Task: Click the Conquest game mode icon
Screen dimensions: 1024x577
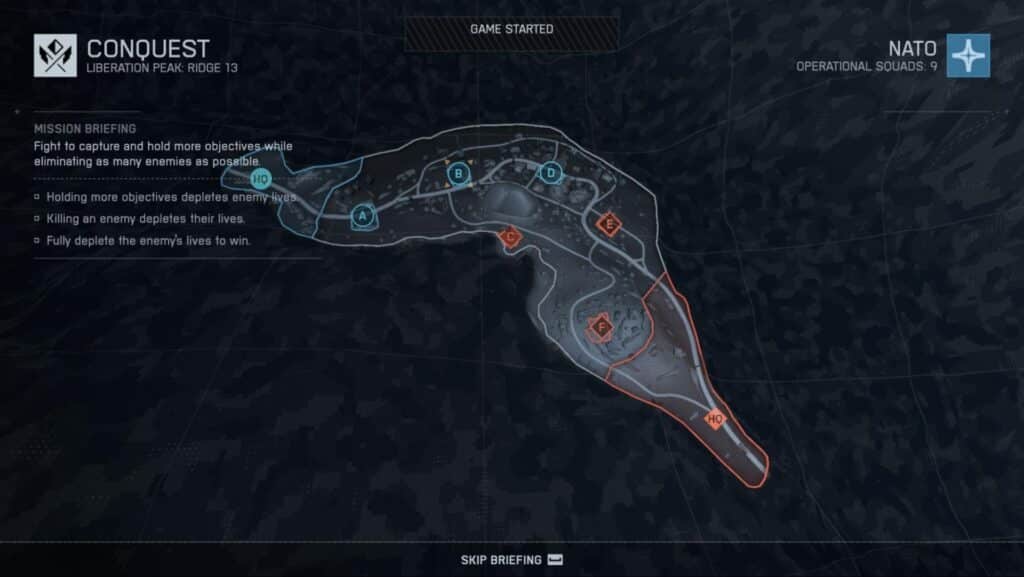Action: tap(55, 55)
